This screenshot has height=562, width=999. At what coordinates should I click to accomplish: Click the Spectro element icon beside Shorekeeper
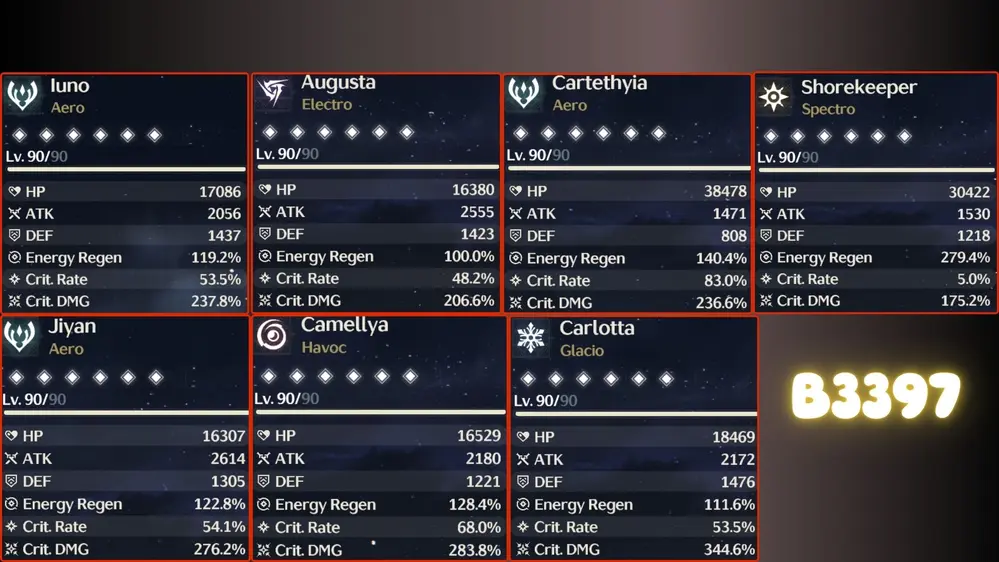tap(773, 97)
